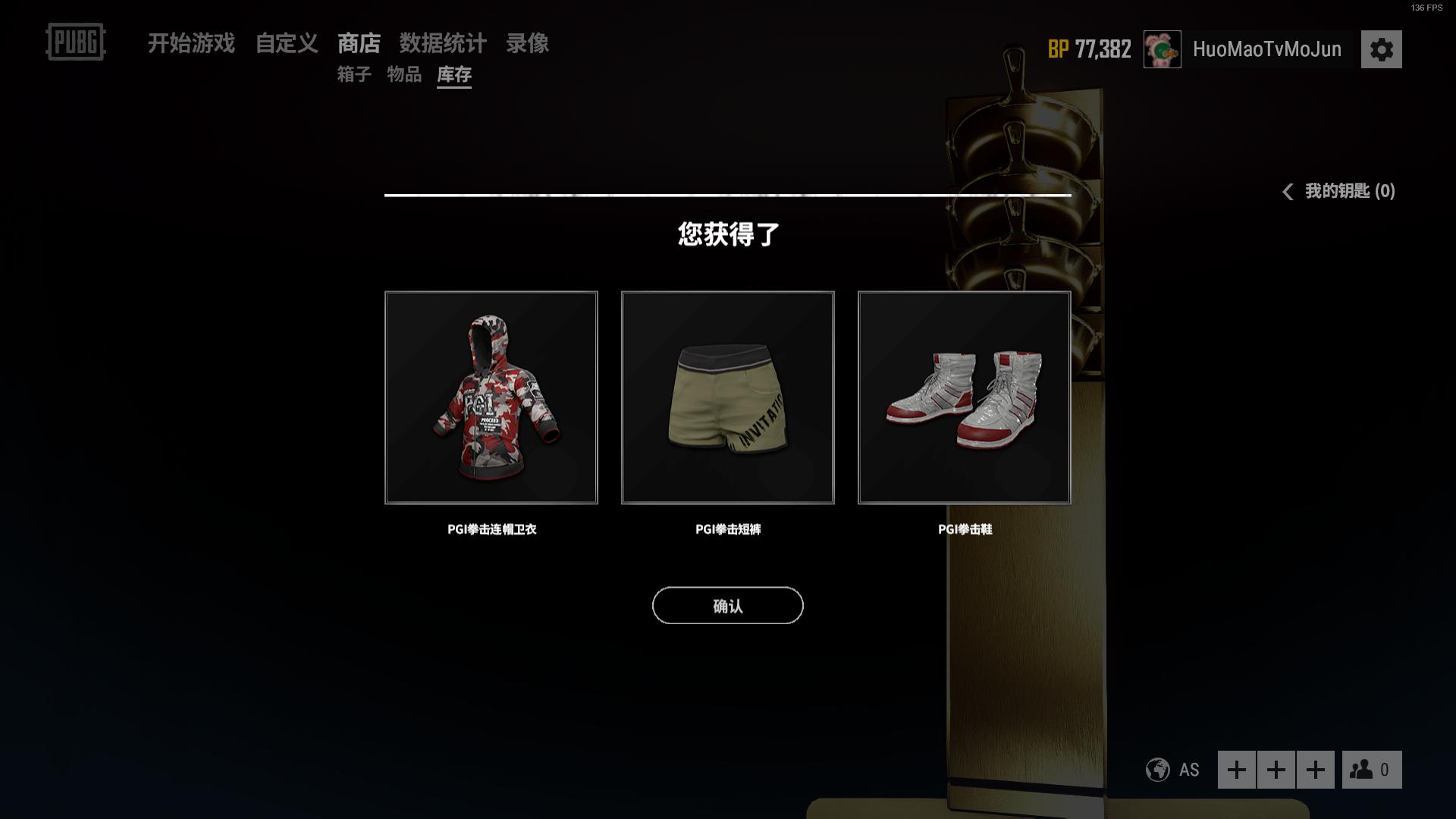Select the 库存 inventory tab

453,75
